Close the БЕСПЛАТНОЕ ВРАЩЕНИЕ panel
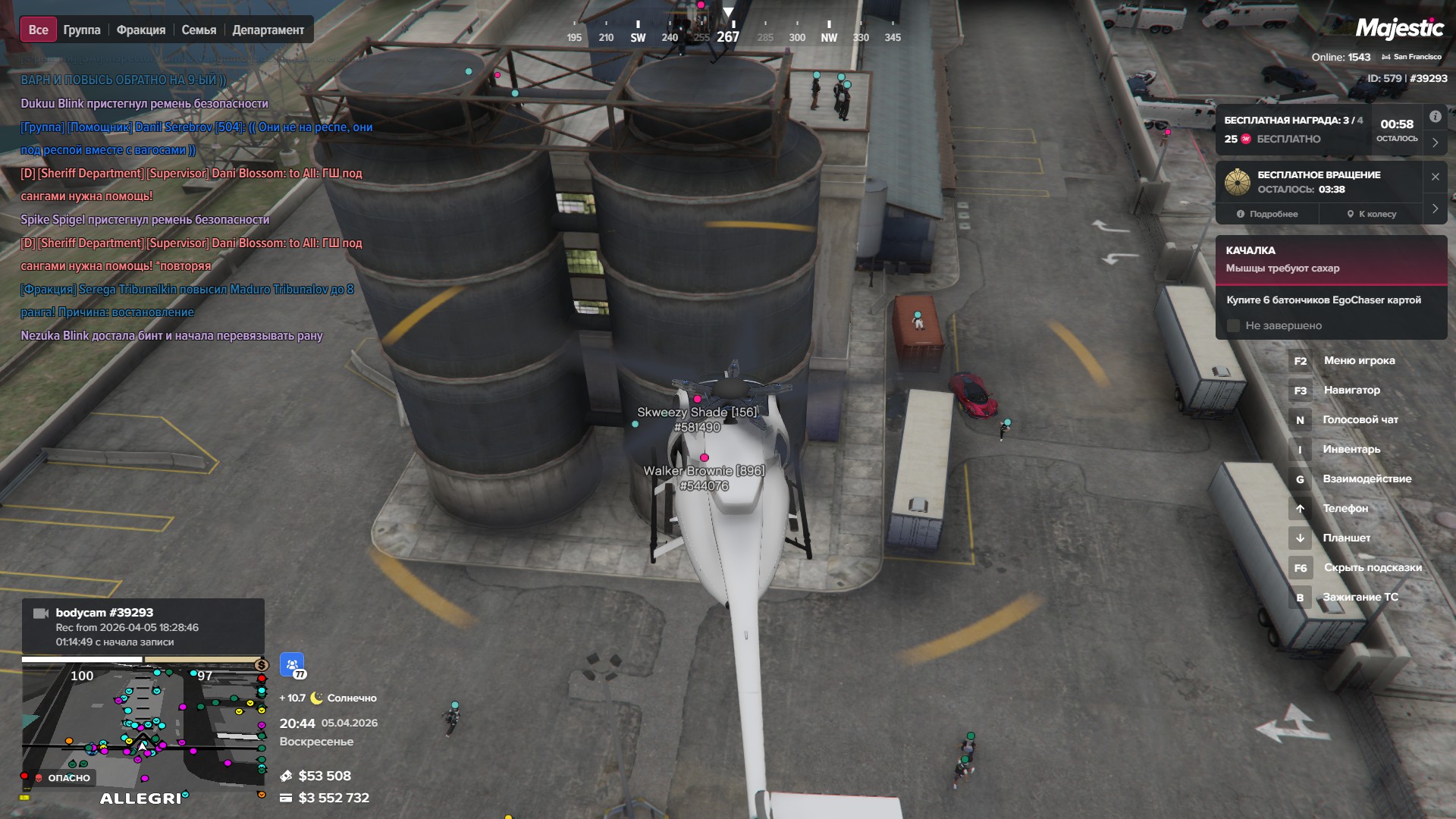 click(1435, 177)
